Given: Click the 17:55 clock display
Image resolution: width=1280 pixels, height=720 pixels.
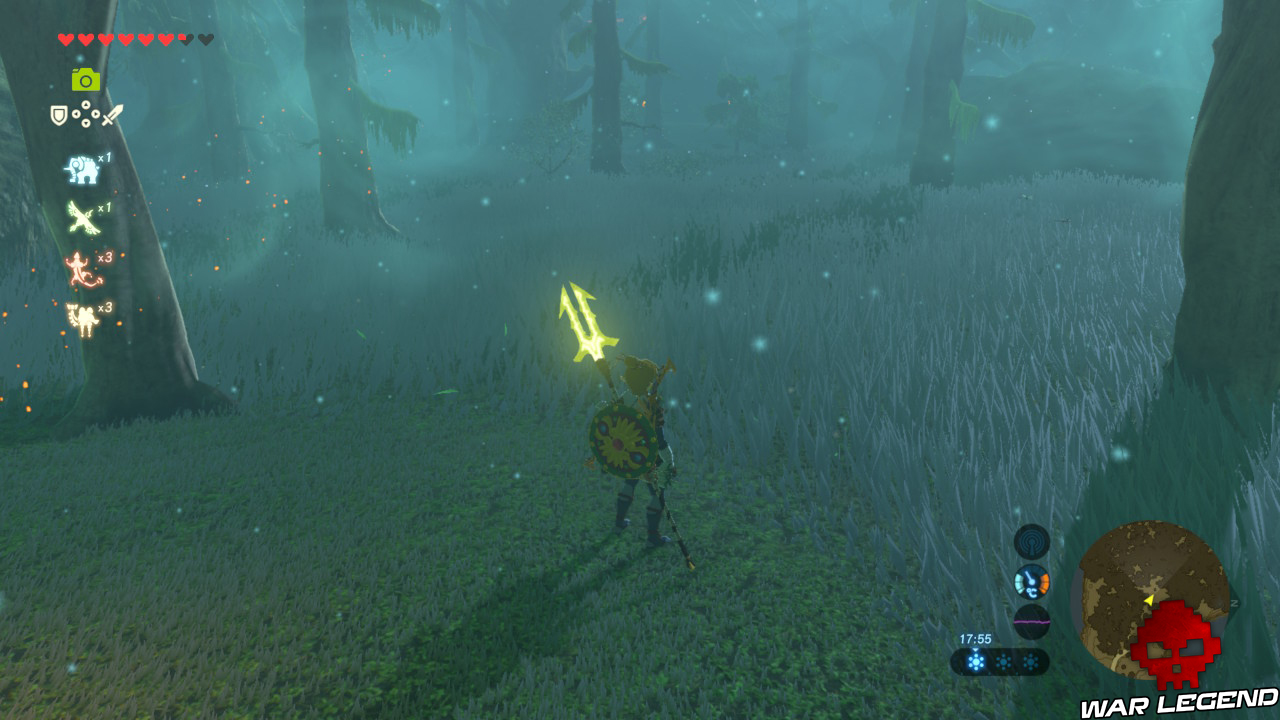Looking at the screenshot, I should click(x=975, y=637).
